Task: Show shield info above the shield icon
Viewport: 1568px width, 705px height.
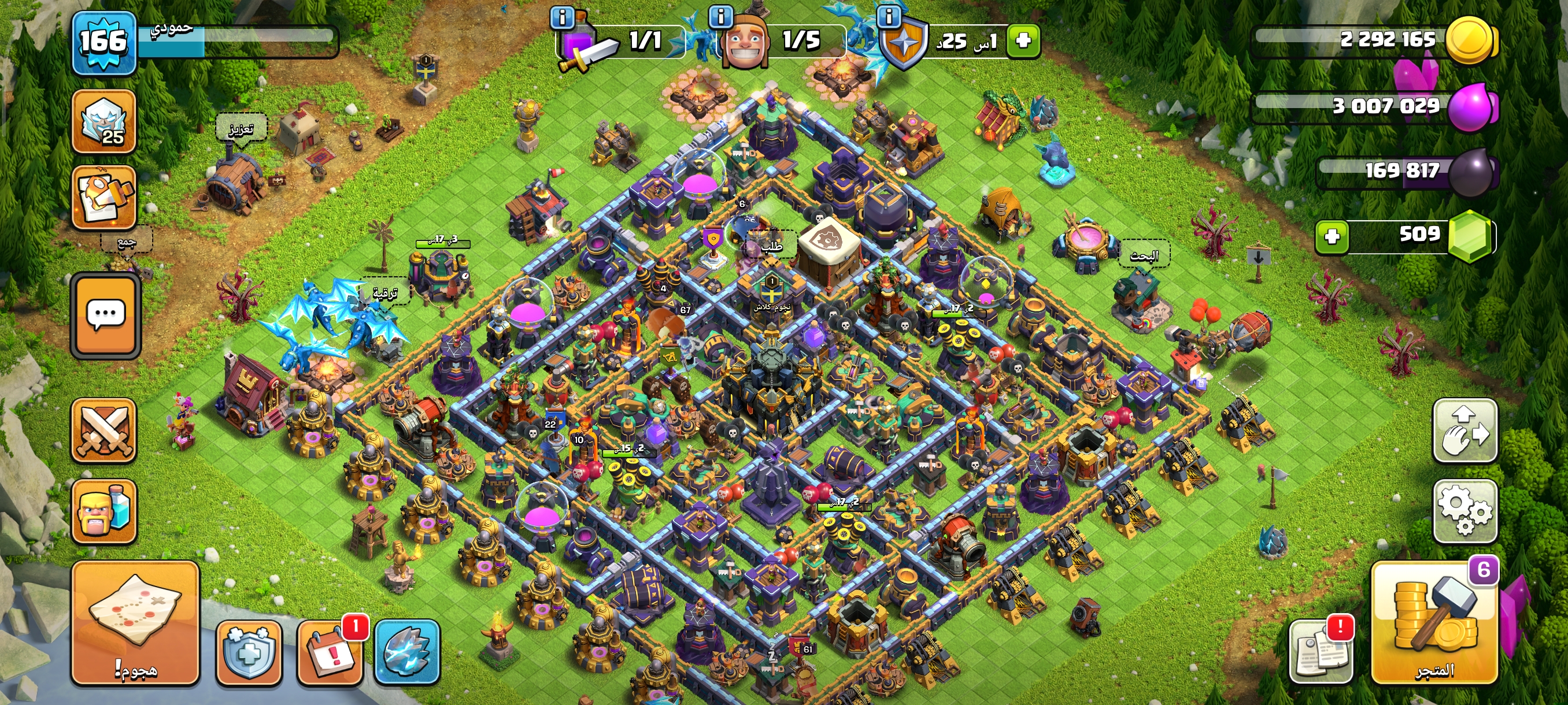Action: coord(889,16)
